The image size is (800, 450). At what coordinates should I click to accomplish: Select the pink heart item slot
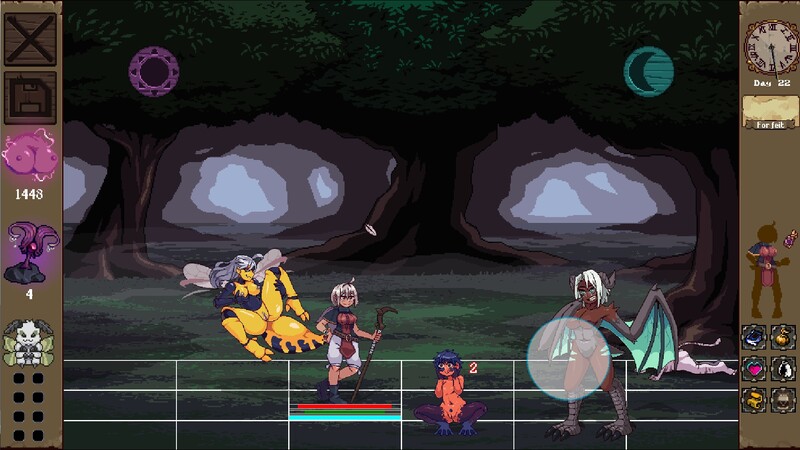coord(754,368)
